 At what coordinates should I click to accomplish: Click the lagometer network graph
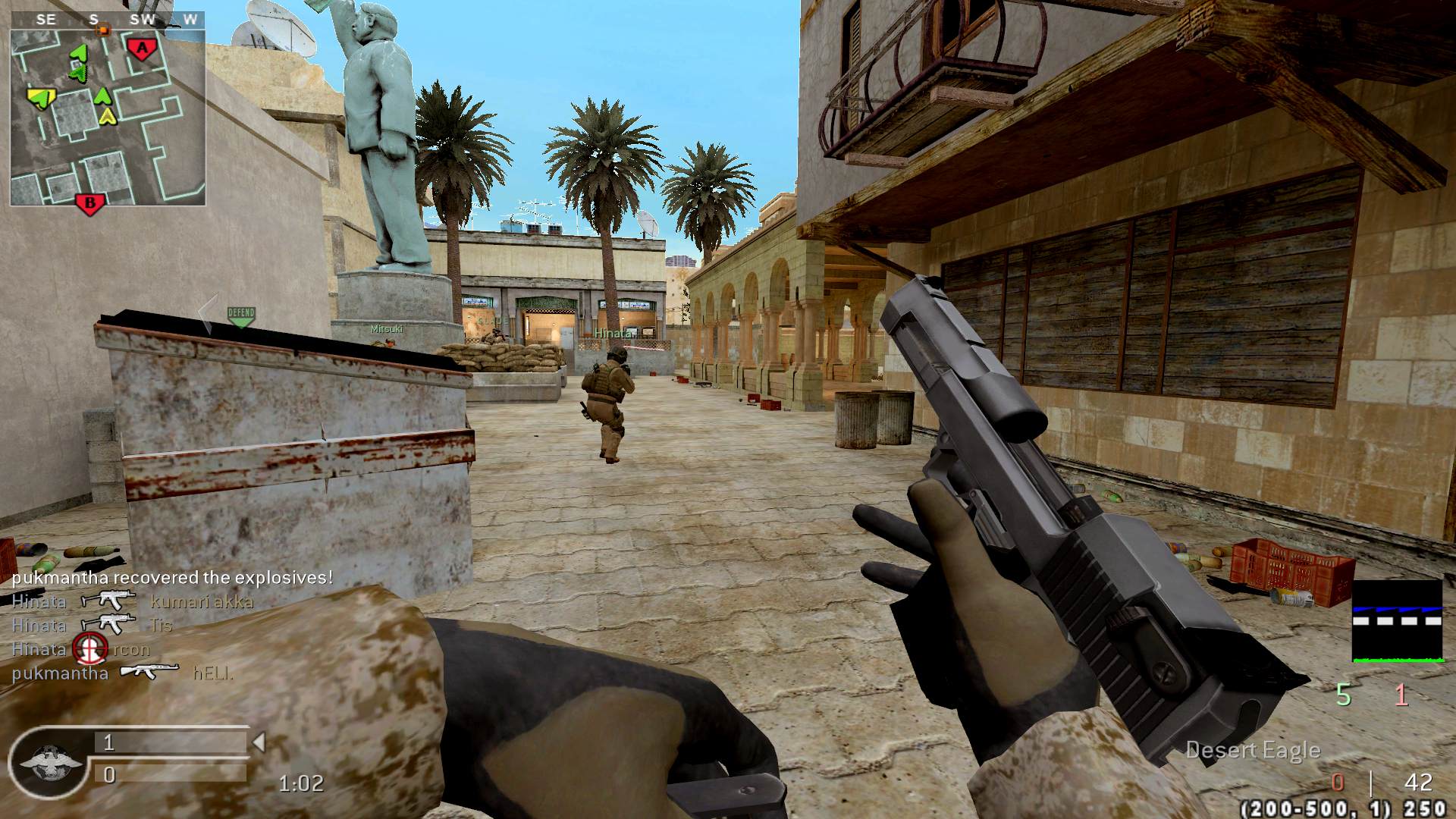click(1397, 622)
